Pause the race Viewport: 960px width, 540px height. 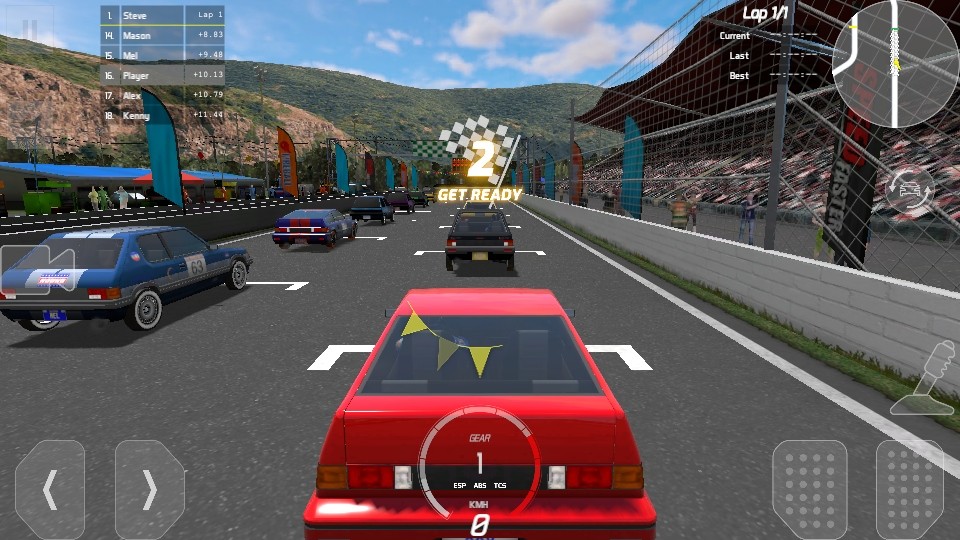(x=30, y=30)
